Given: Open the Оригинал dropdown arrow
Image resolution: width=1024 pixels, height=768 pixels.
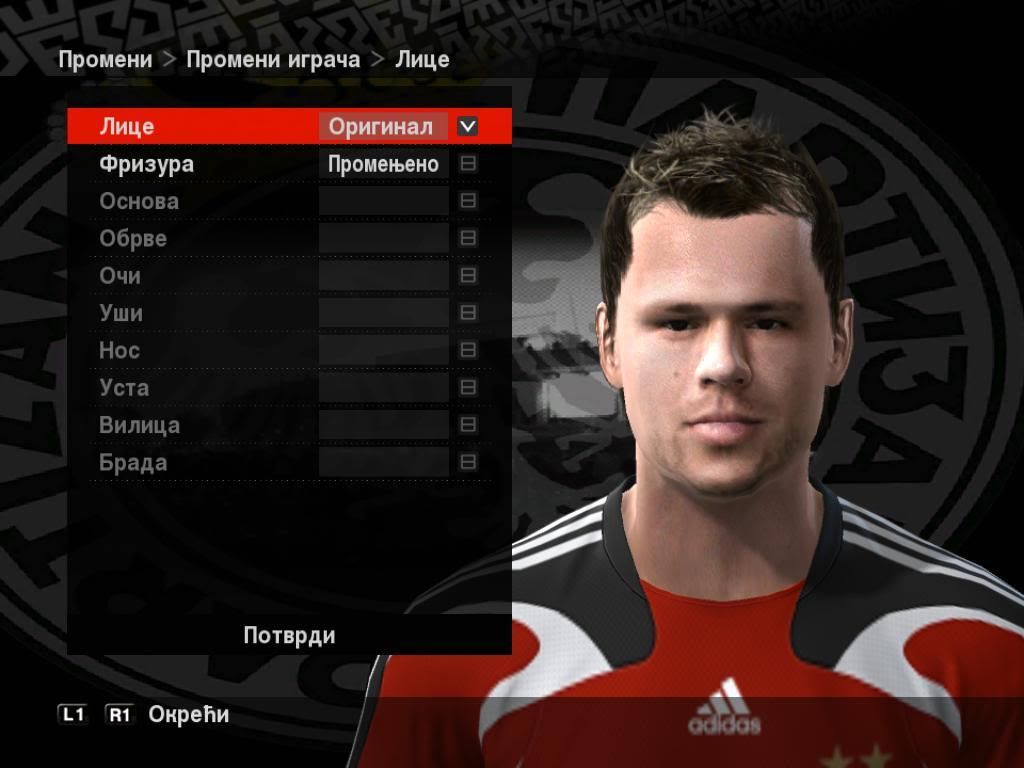Looking at the screenshot, I should click(x=467, y=127).
